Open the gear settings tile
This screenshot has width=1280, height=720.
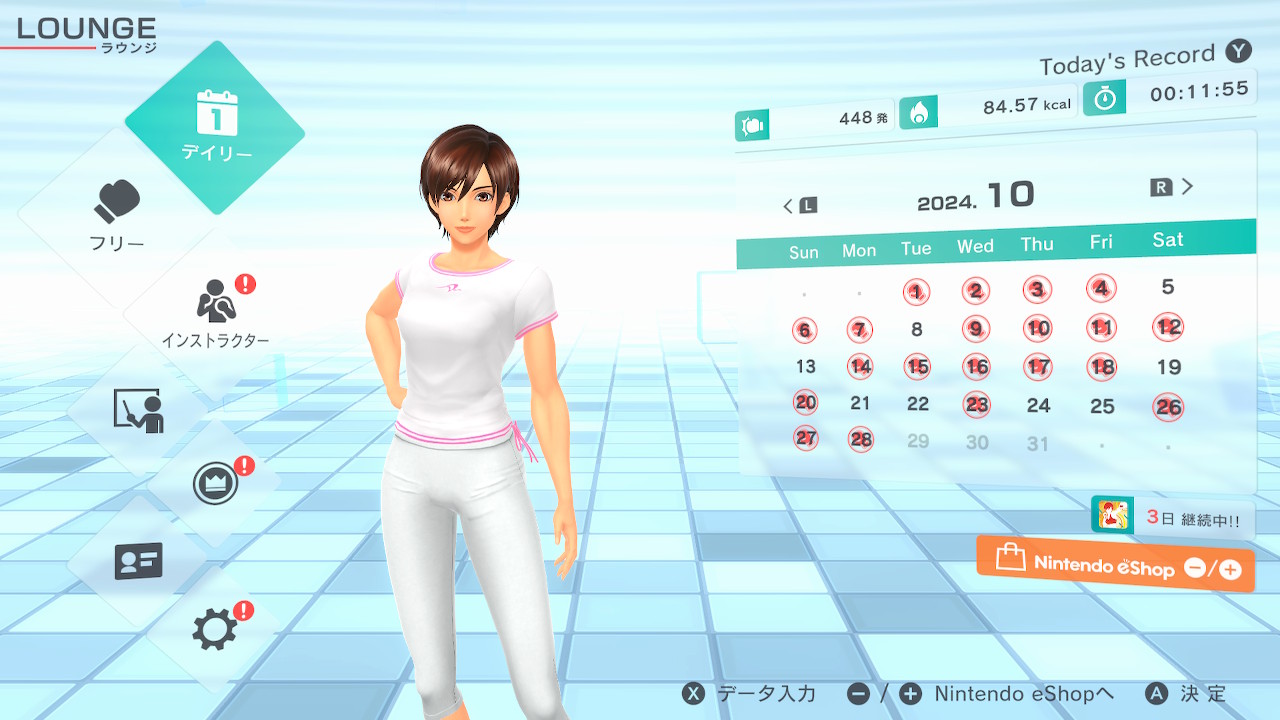tap(215, 629)
